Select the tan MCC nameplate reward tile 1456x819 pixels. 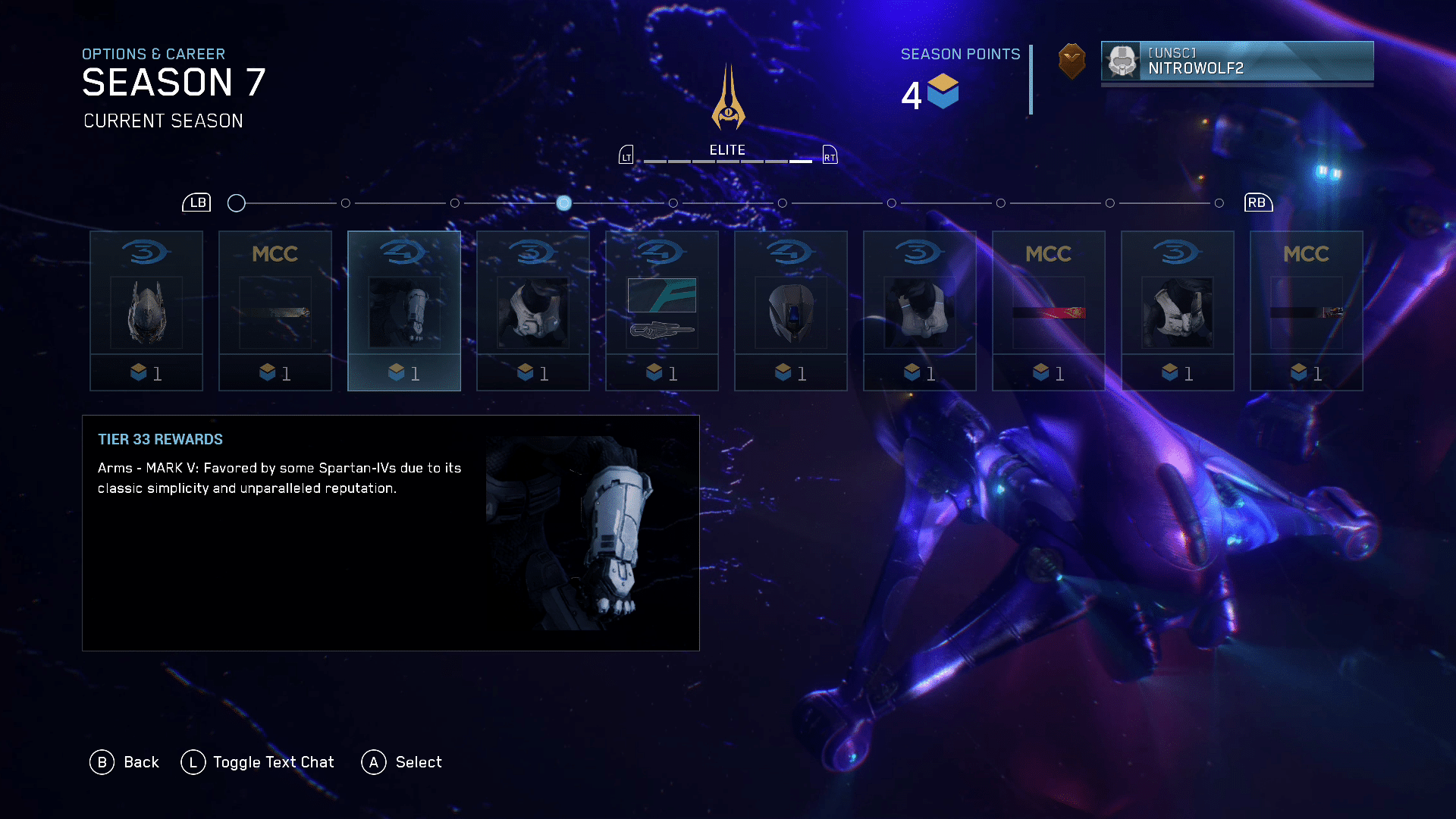point(275,311)
